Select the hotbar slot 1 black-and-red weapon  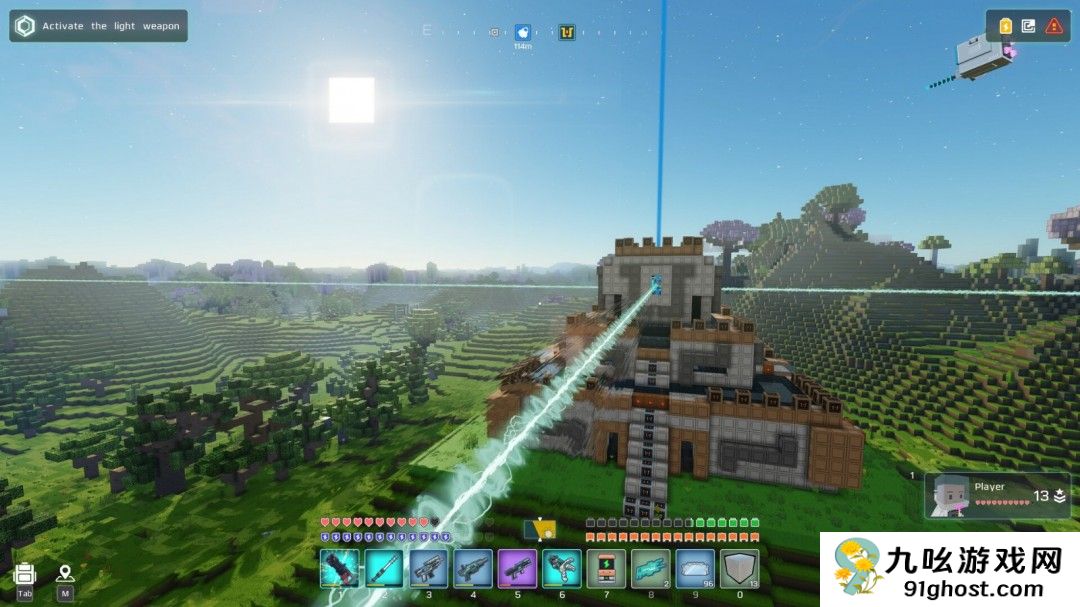(x=339, y=568)
